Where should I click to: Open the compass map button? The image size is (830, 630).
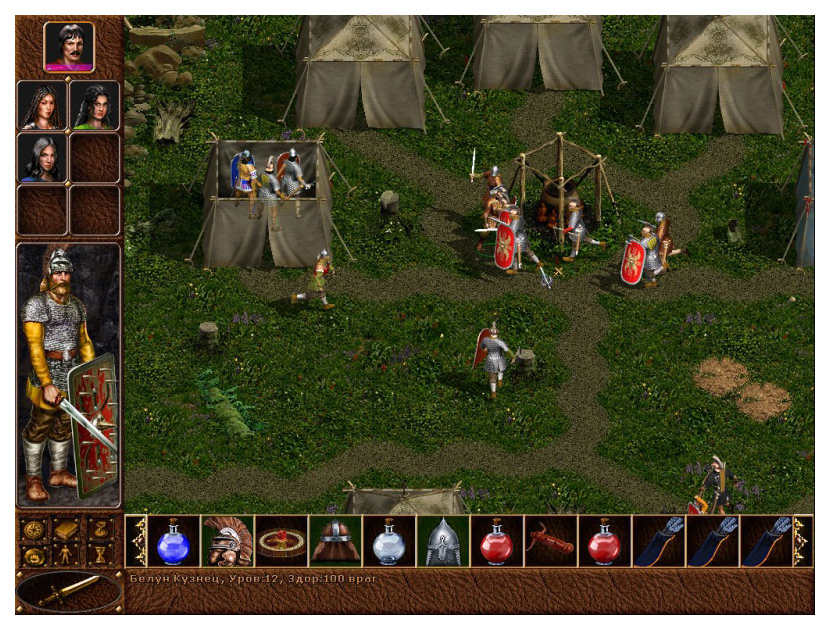coord(35,529)
